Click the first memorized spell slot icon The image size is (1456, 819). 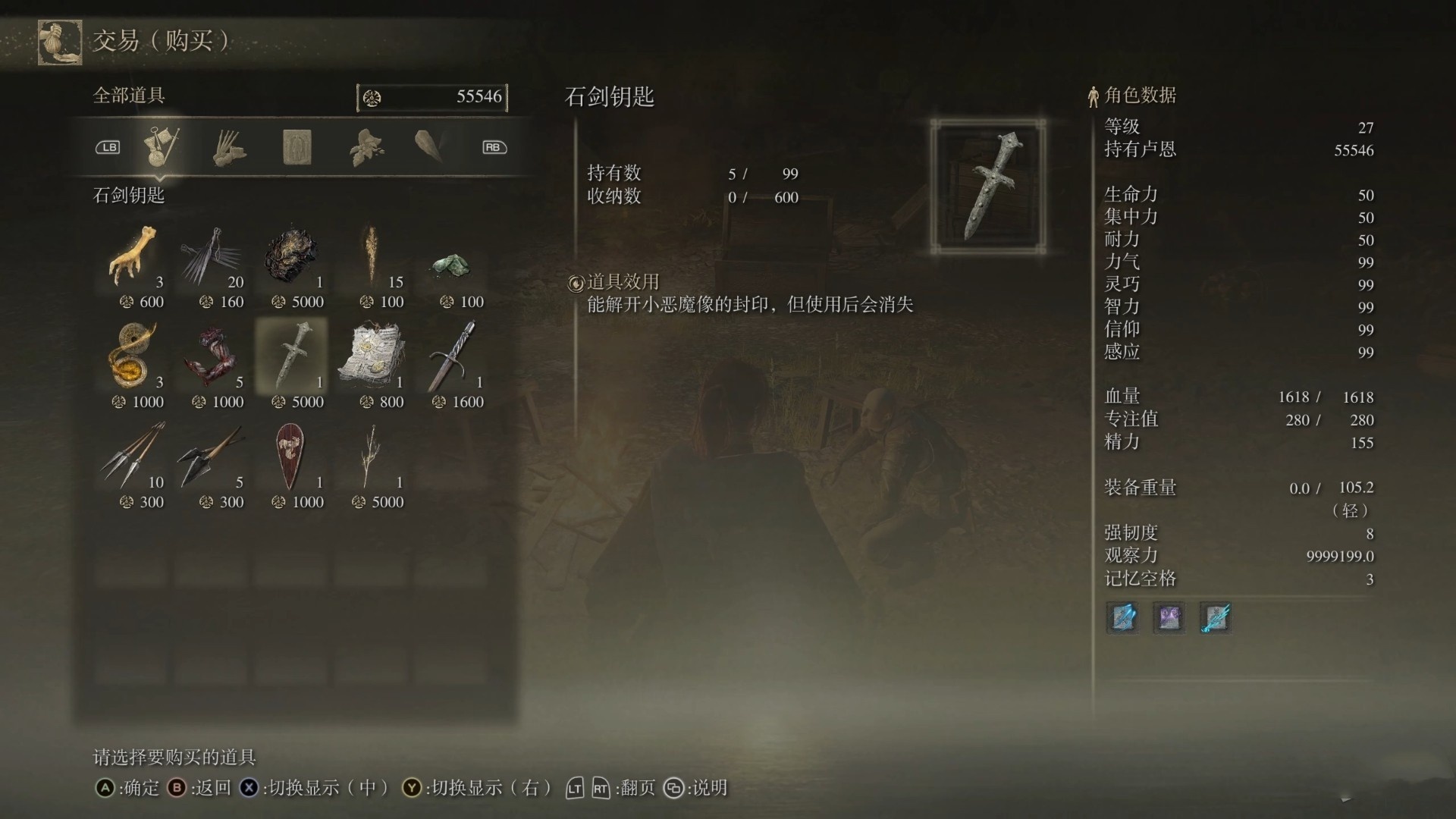(x=1122, y=617)
